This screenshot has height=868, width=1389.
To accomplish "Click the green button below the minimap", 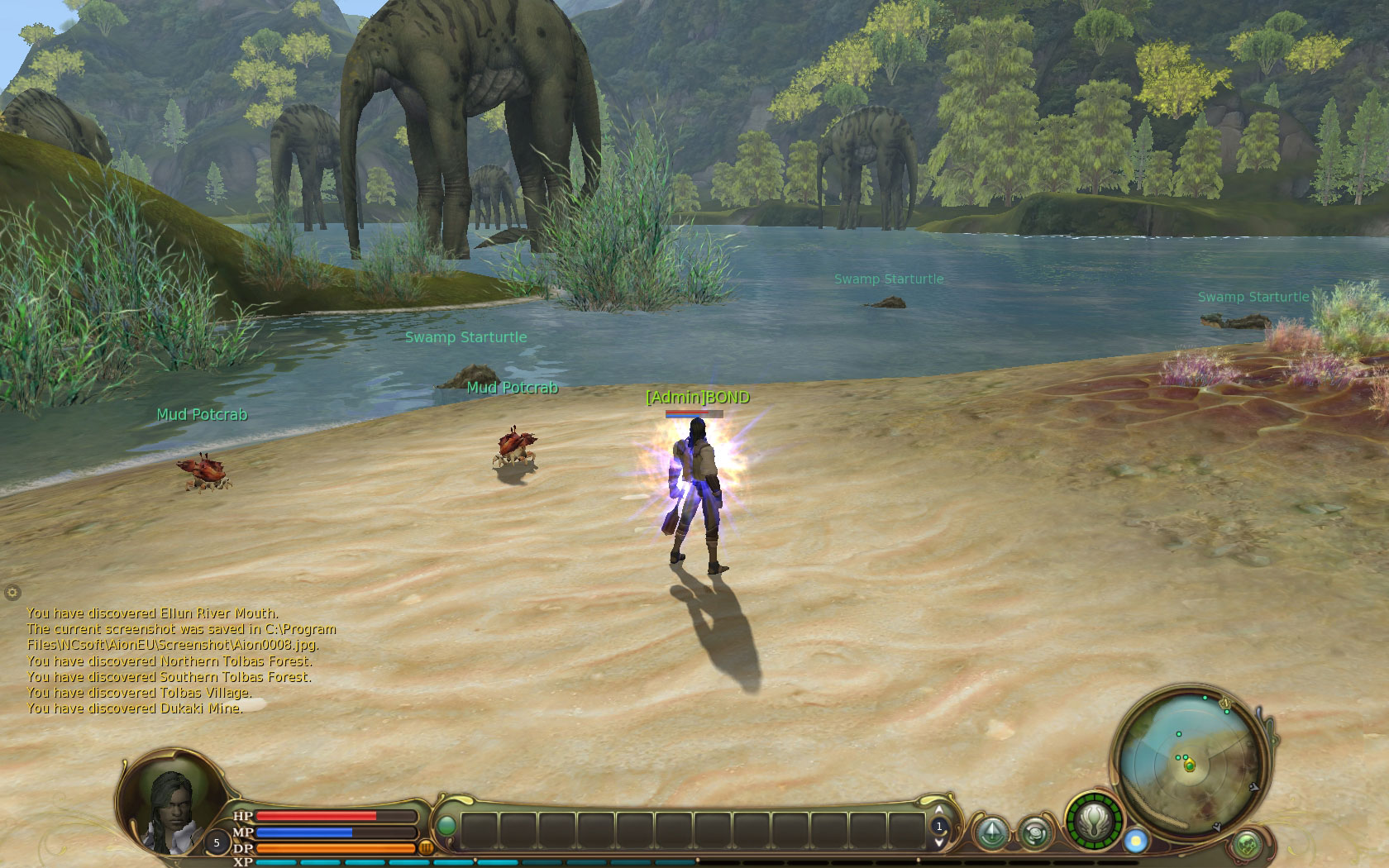I will 1247,845.
